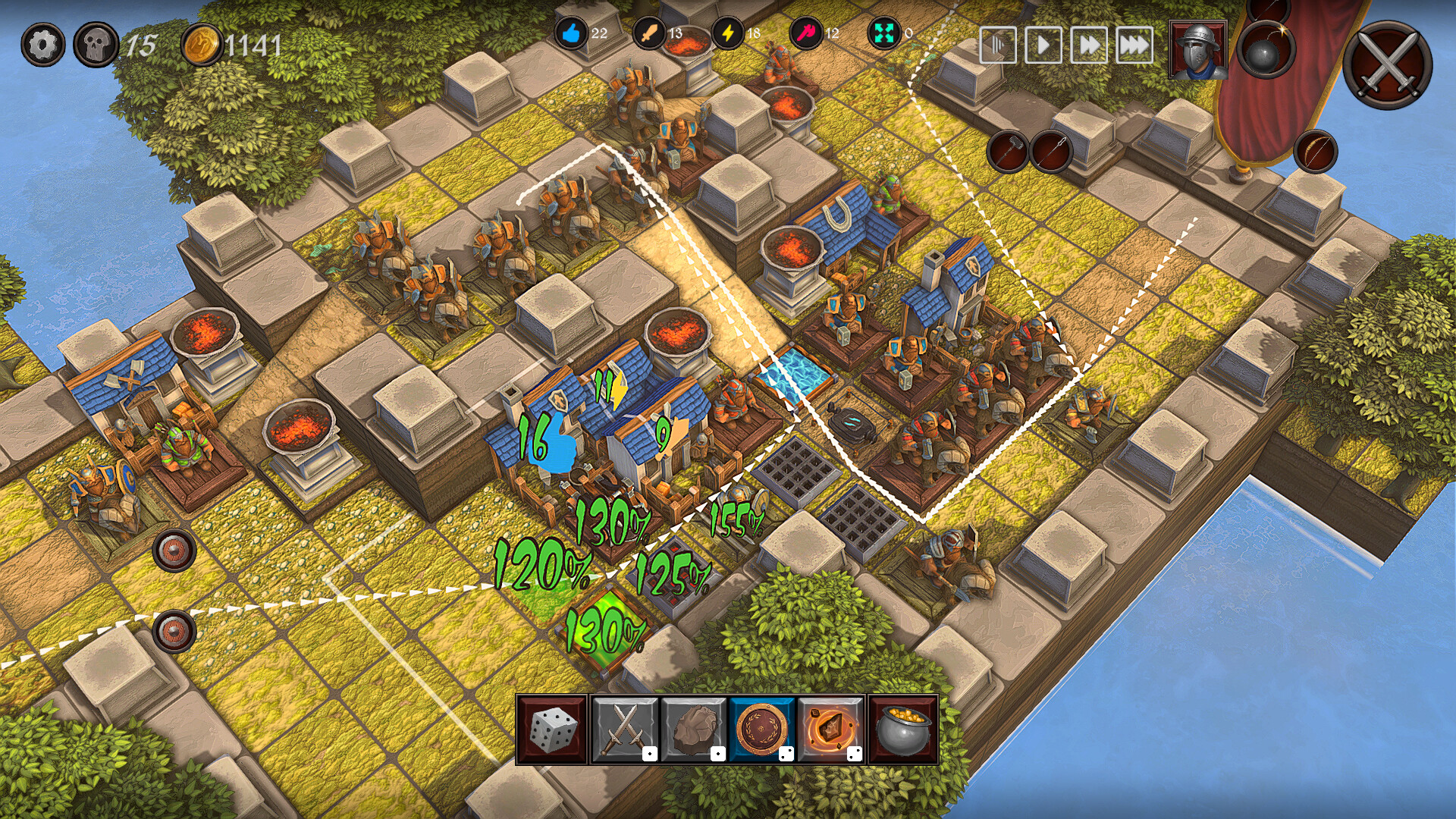Select the crossed swords card slot
The height and width of the screenshot is (819, 1456).
pos(624,730)
